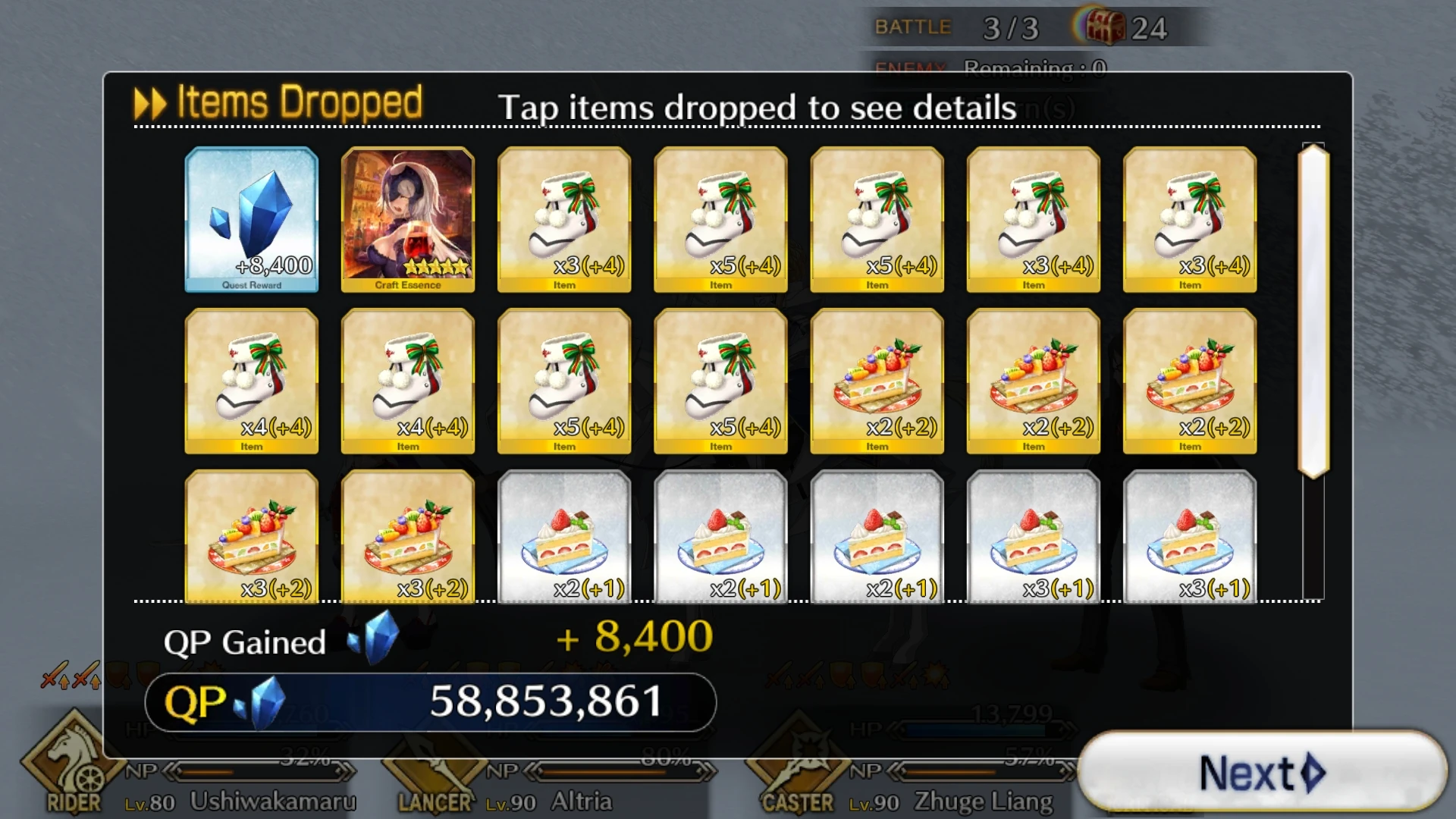1456x819 pixels.
Task: Tap the Quest Reward QP crystal icon
Action: coord(252,220)
